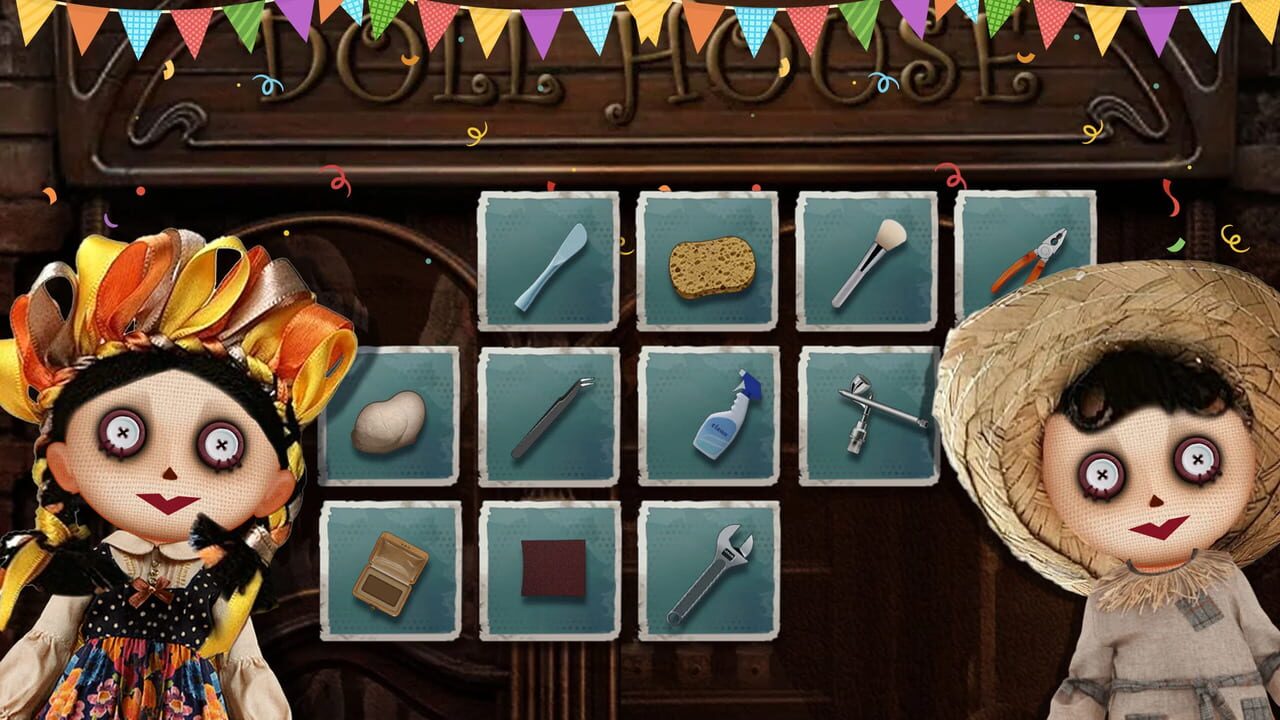The image size is (1280, 720).
Task: Pick the lump of clay
Action: click(x=388, y=424)
